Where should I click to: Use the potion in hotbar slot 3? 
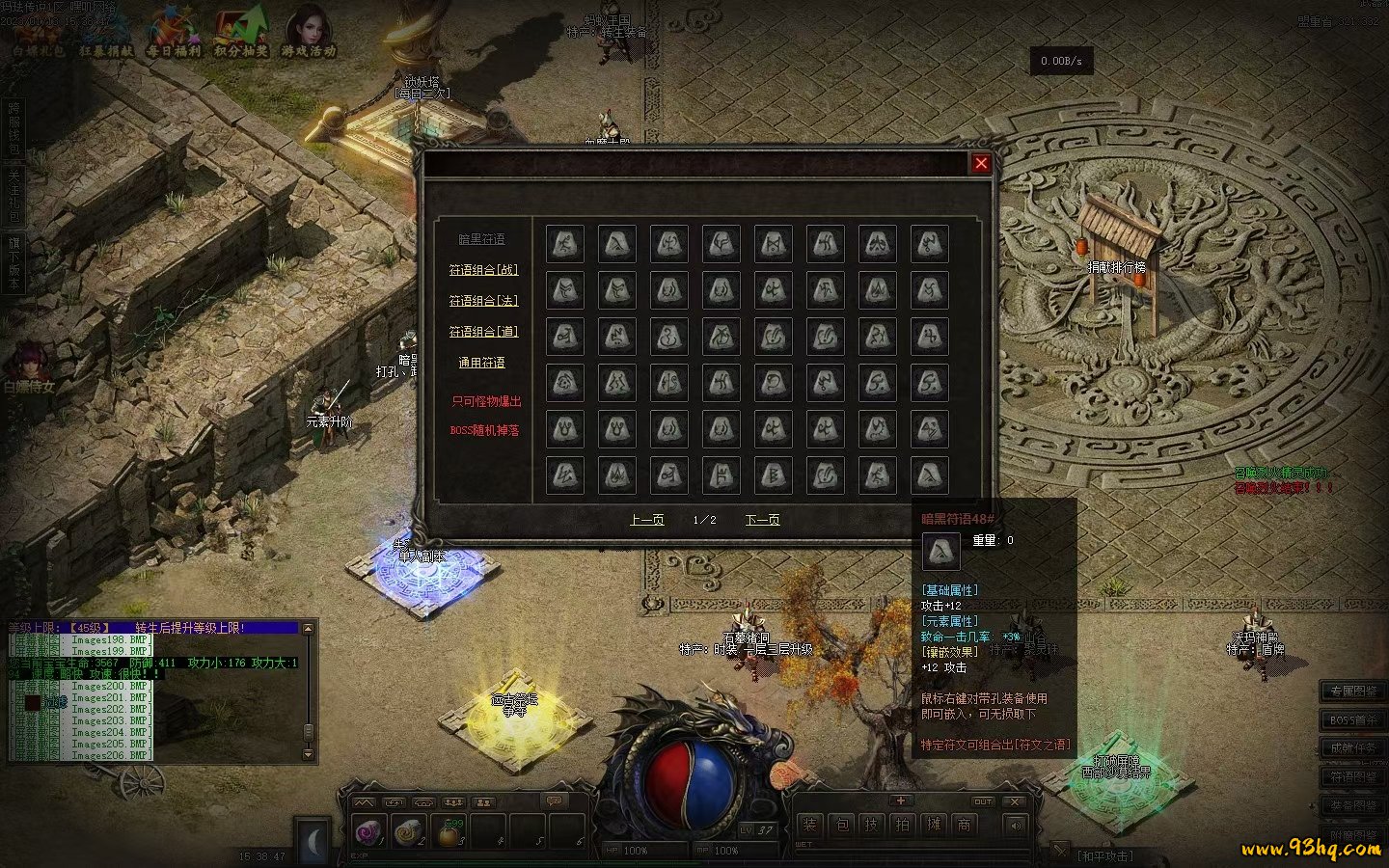point(449,830)
